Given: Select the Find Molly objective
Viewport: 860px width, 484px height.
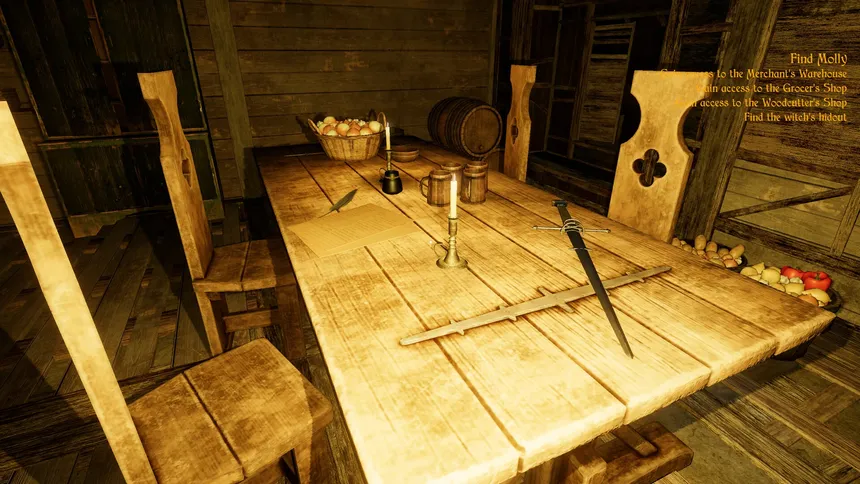Looking at the screenshot, I should [x=818, y=59].
